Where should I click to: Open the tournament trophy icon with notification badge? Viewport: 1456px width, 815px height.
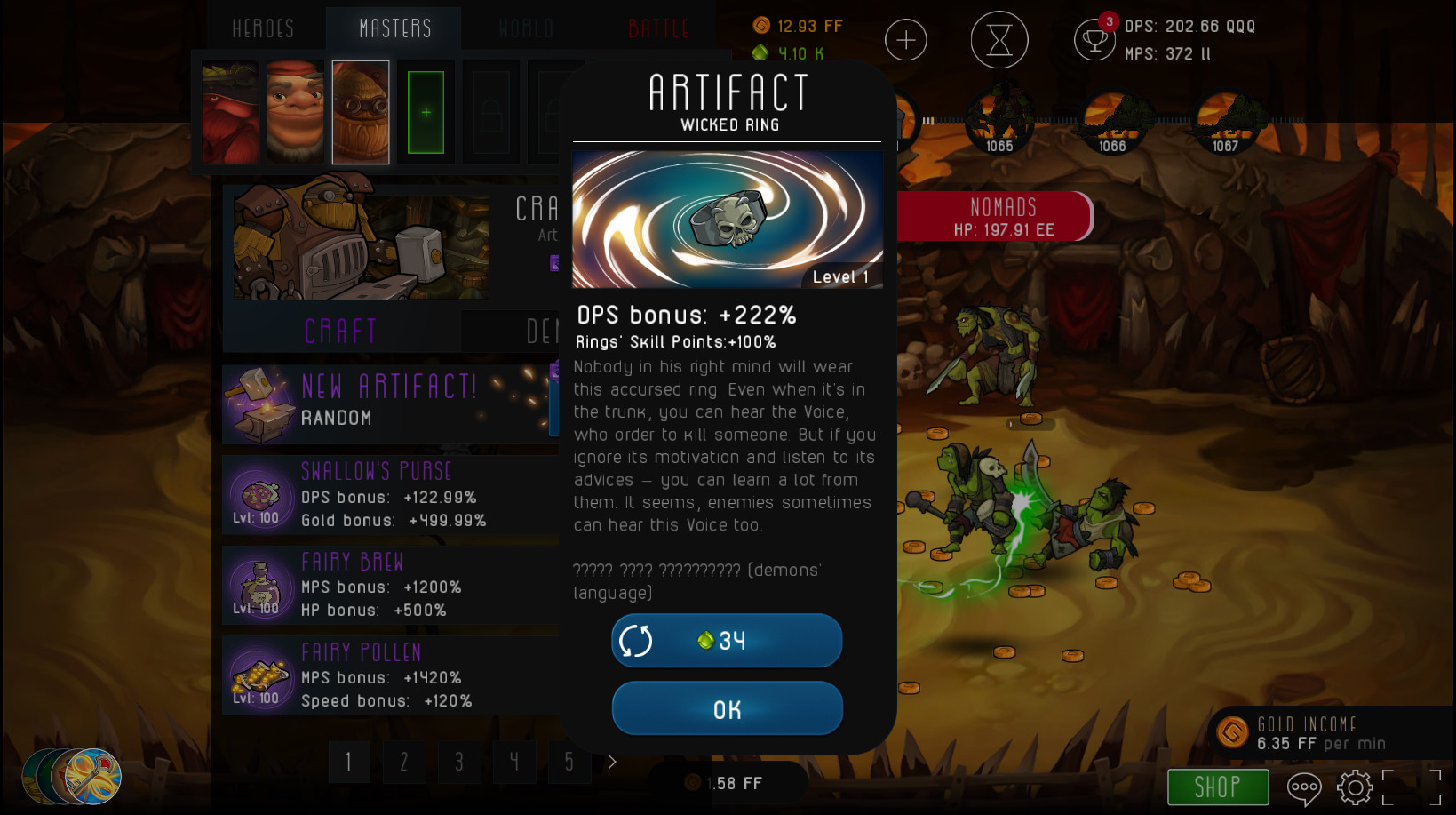pyautogui.click(x=1094, y=41)
